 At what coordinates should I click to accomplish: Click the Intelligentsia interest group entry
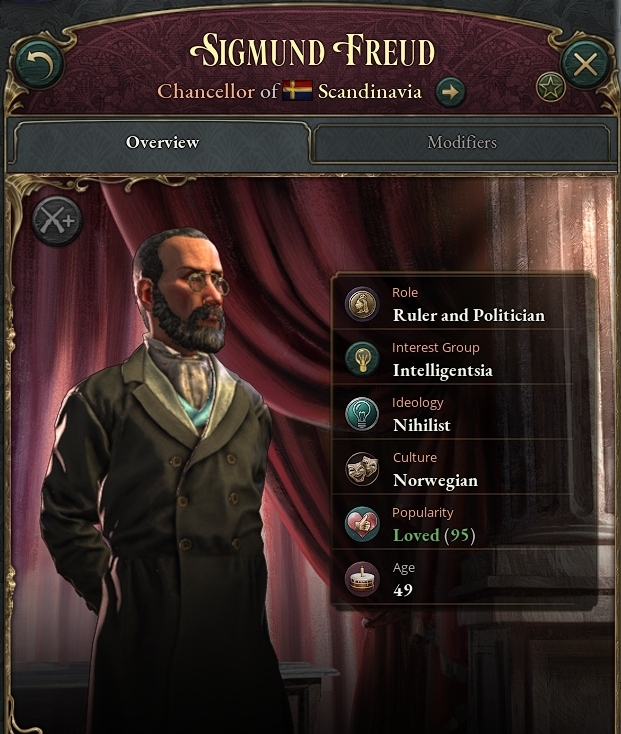pos(442,370)
